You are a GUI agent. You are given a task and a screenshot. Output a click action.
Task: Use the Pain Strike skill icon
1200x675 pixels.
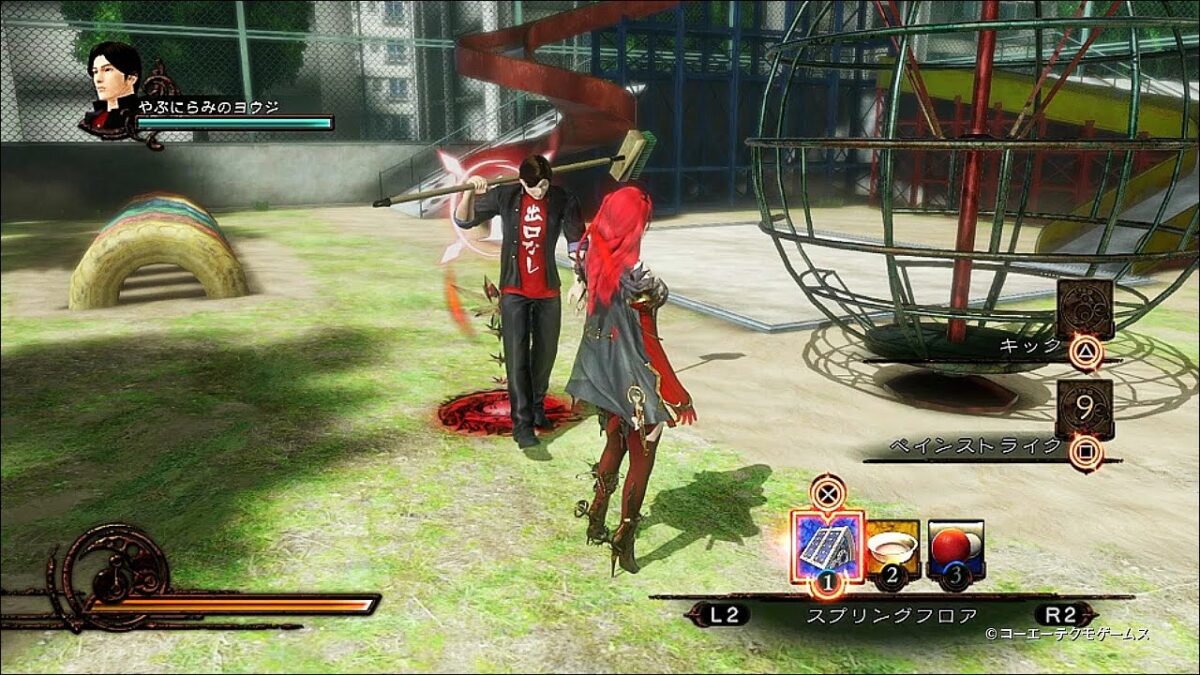[x=1084, y=410]
